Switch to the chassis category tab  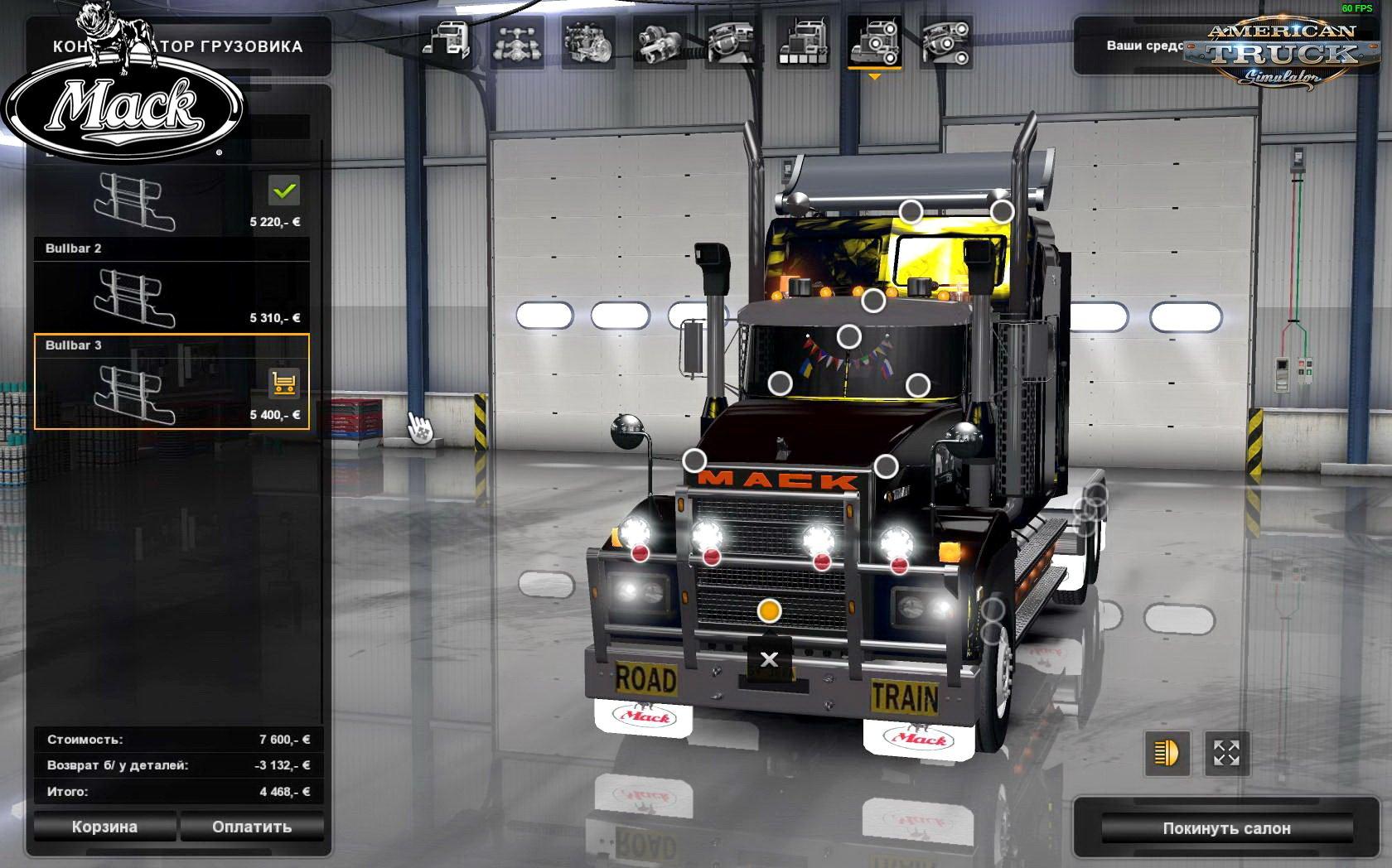[x=517, y=41]
